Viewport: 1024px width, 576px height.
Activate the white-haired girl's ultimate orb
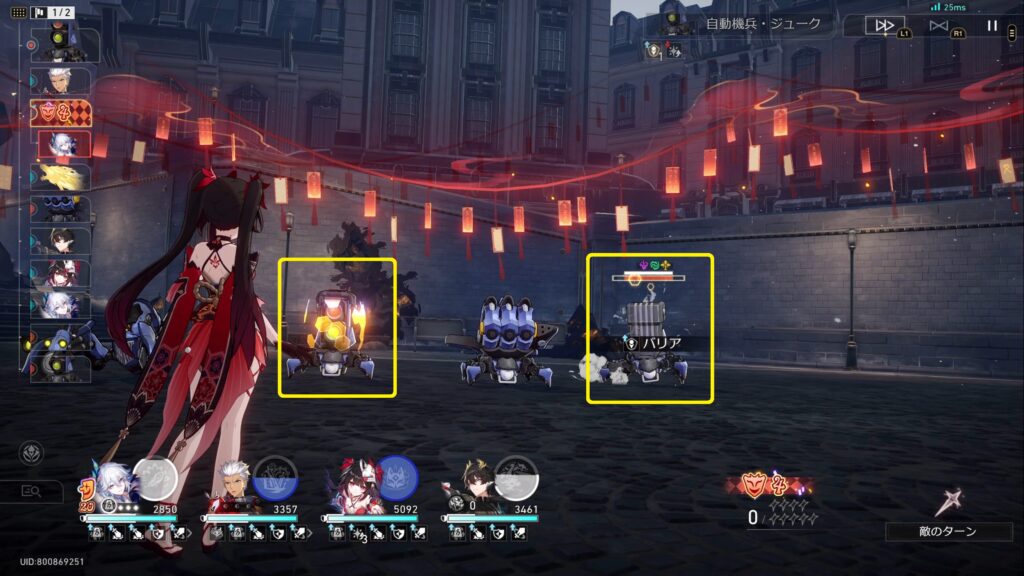point(155,477)
